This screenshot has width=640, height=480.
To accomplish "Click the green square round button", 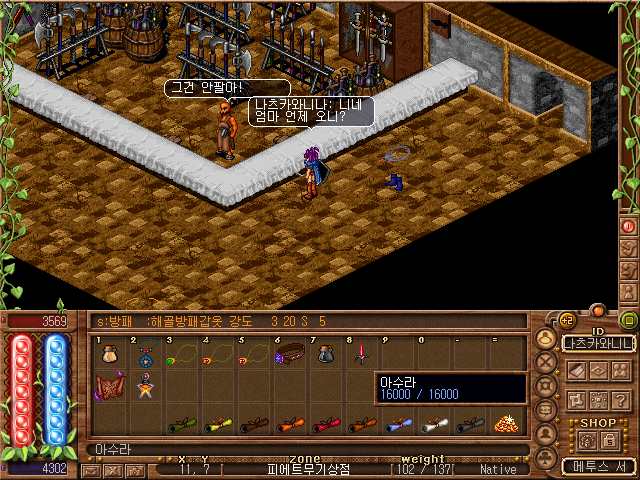I will point(629,321).
